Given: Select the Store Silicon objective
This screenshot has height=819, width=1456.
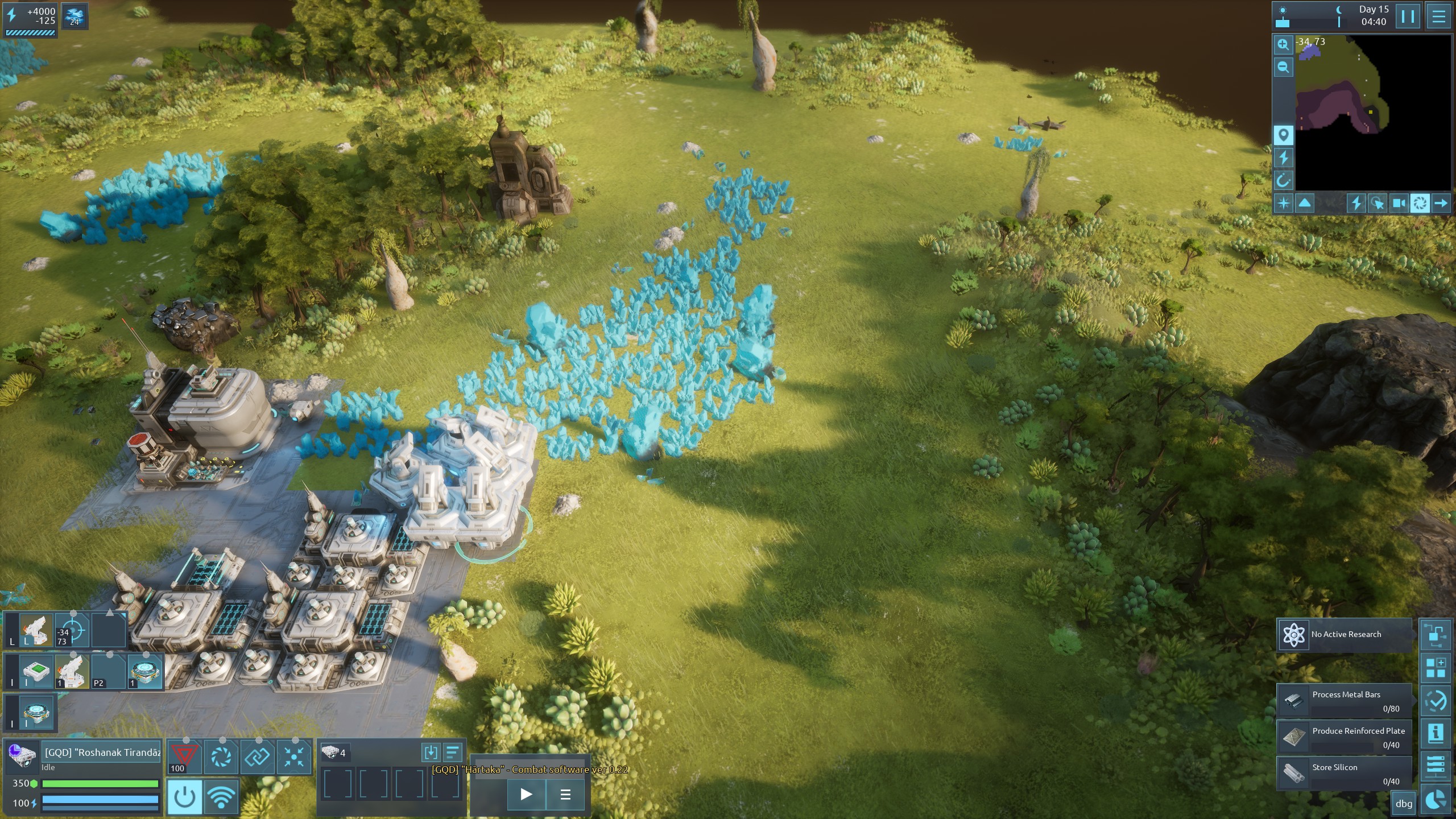Looking at the screenshot, I should coord(1345,773).
